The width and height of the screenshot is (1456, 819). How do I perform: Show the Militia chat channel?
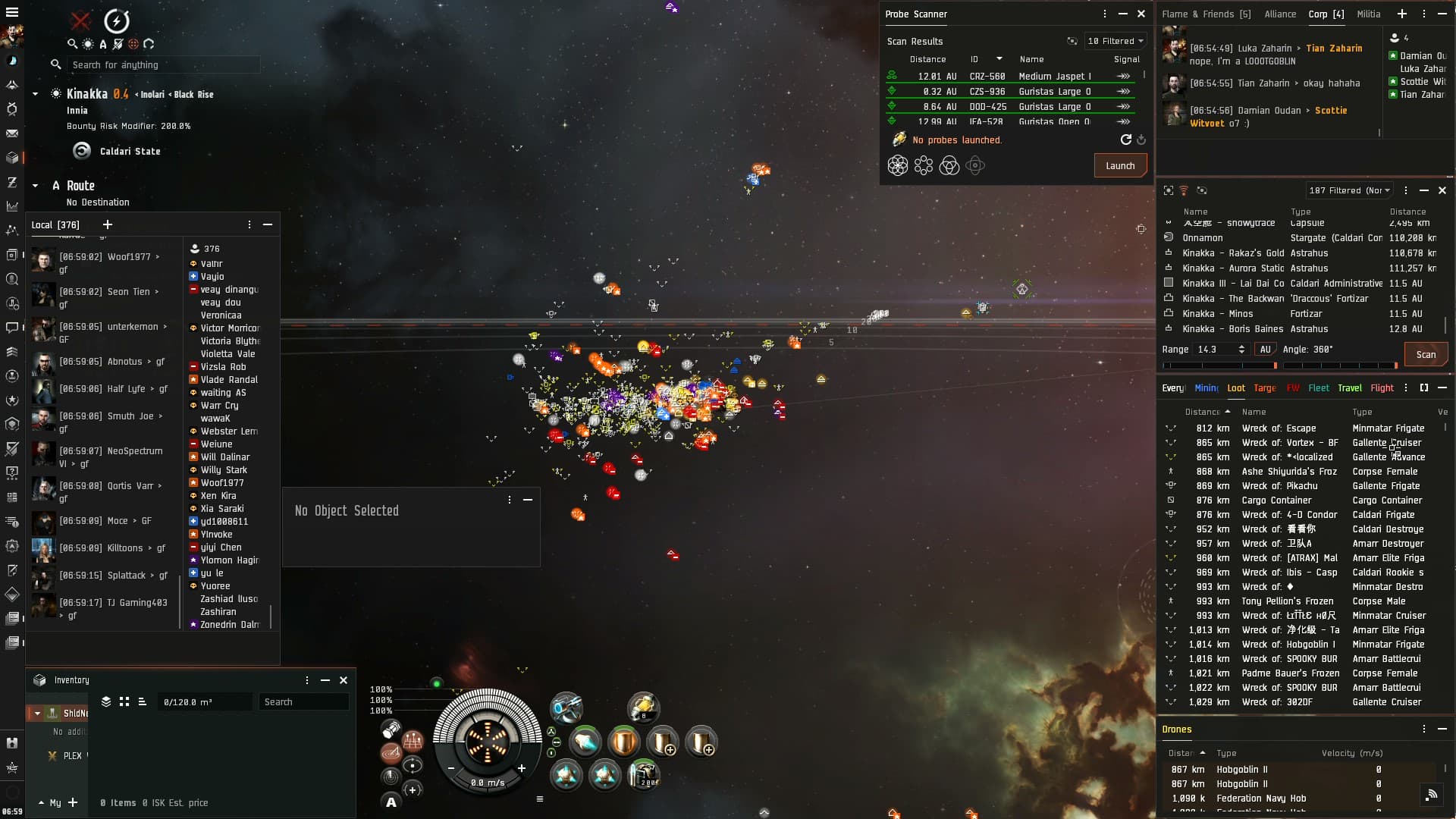coord(1368,14)
